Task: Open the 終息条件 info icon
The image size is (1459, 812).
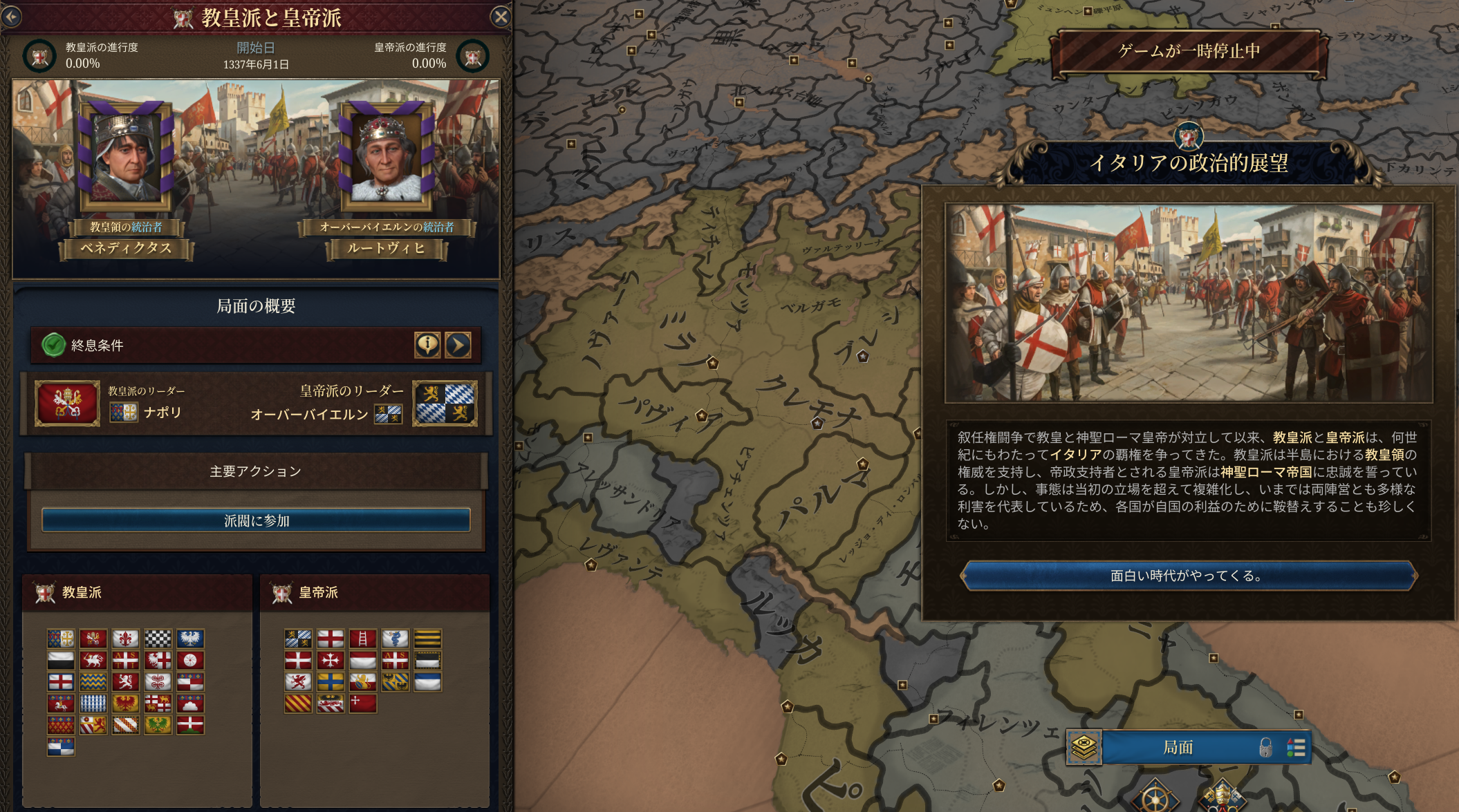Action: [427, 344]
